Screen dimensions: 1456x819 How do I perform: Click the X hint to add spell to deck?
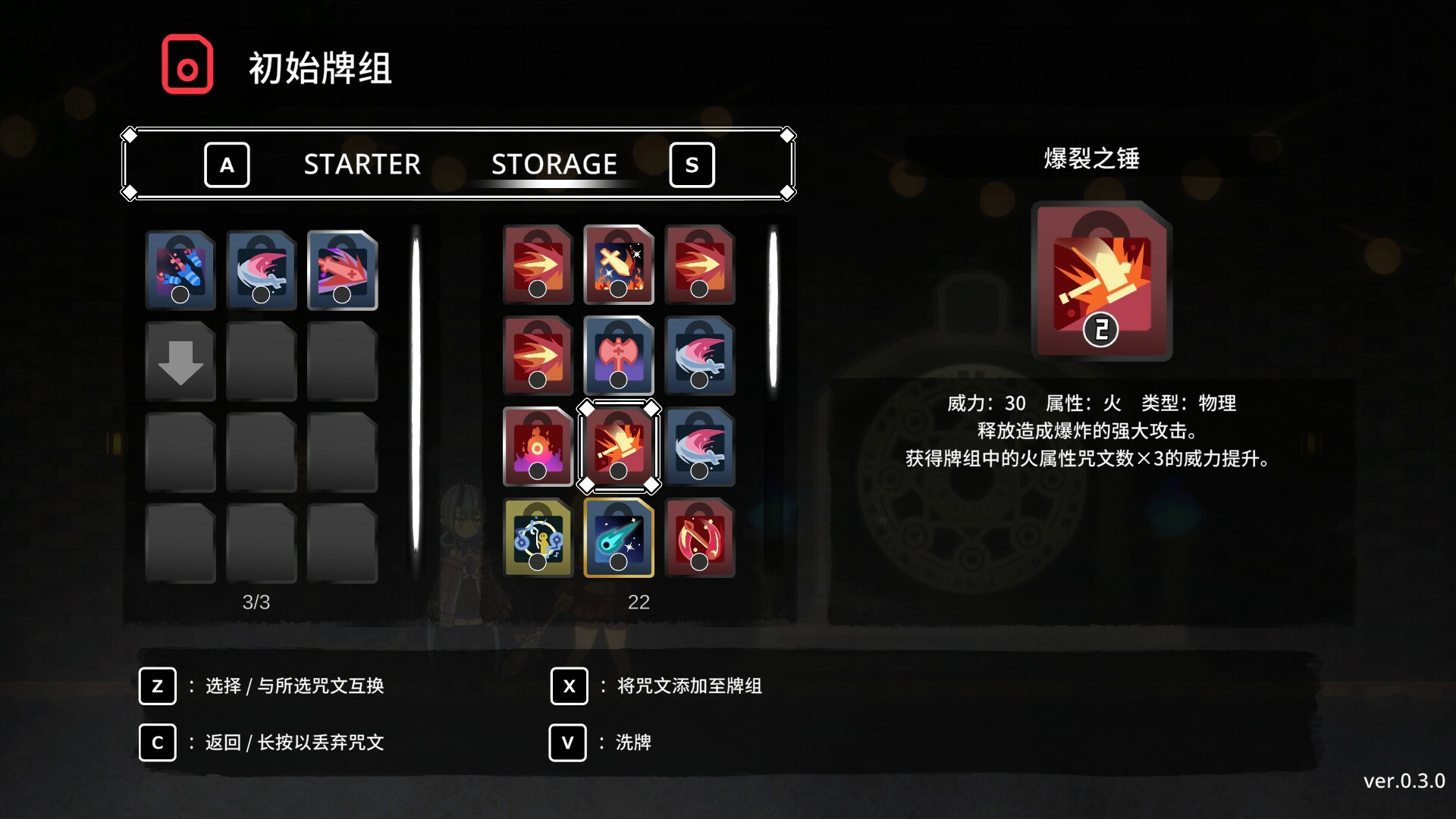click(x=569, y=686)
